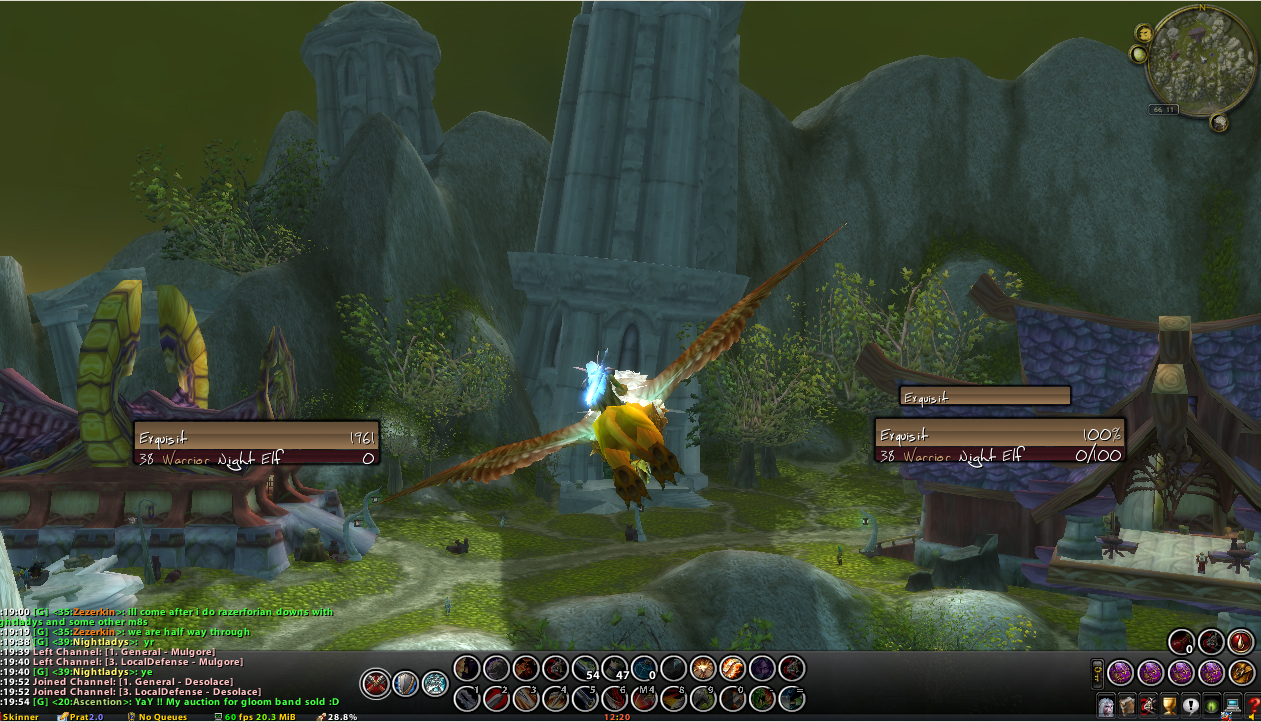Use the item showing count 54
The height and width of the screenshot is (722, 1261).
586,668
